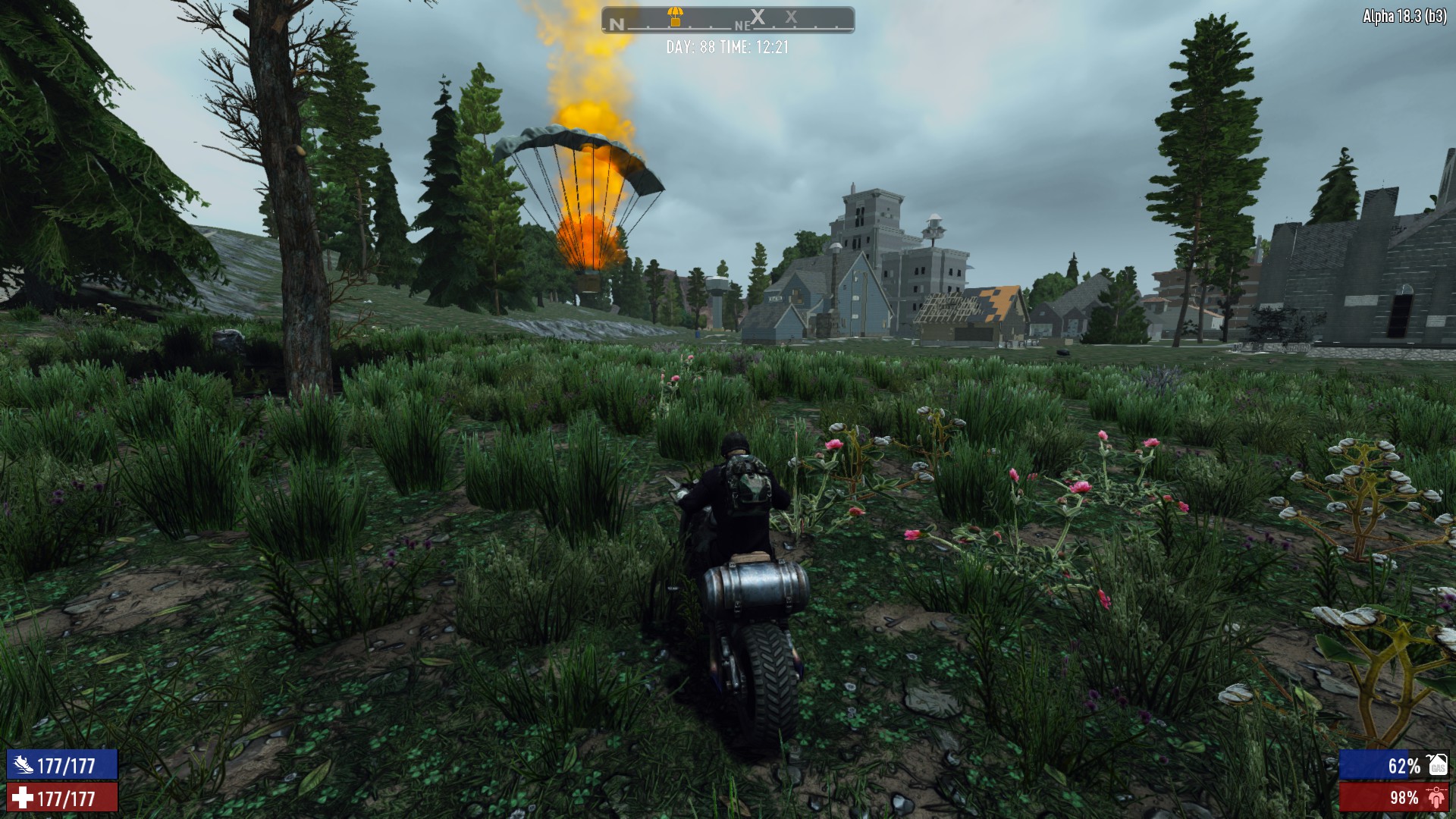1456x819 pixels.
Task: Click the red vehicle durability icon
Action: 1436,798
